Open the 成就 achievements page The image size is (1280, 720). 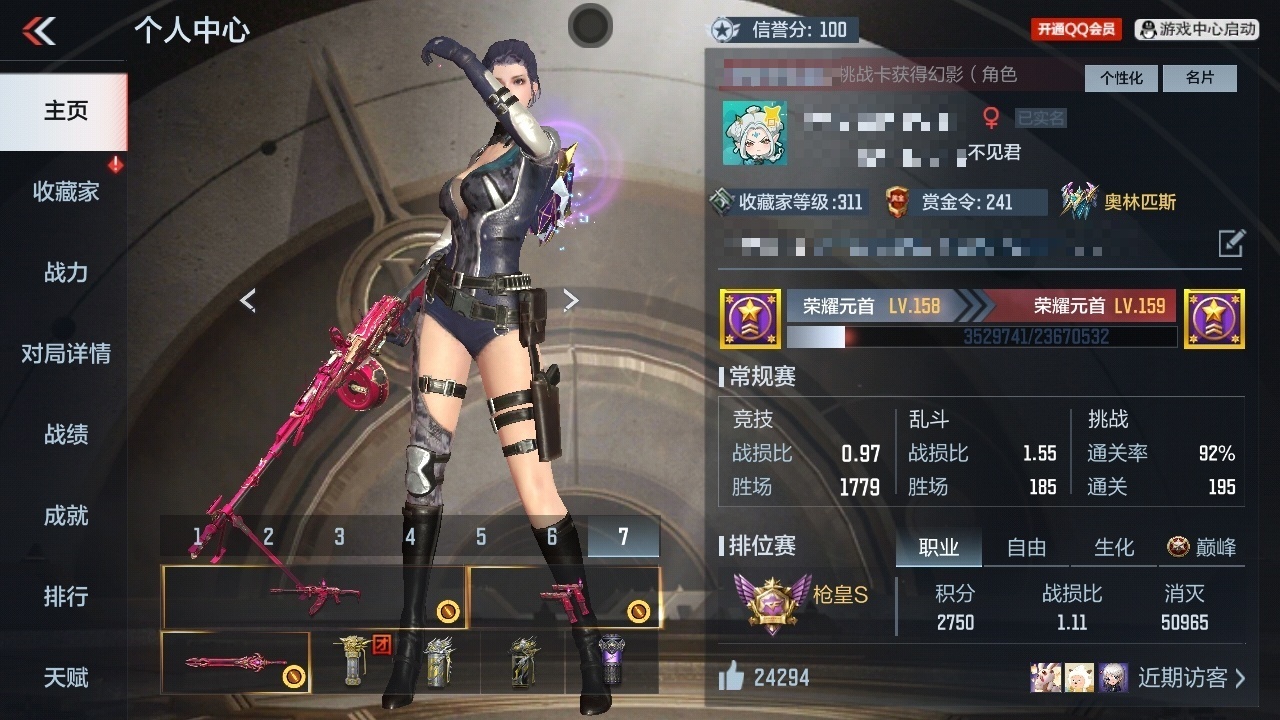(x=65, y=516)
